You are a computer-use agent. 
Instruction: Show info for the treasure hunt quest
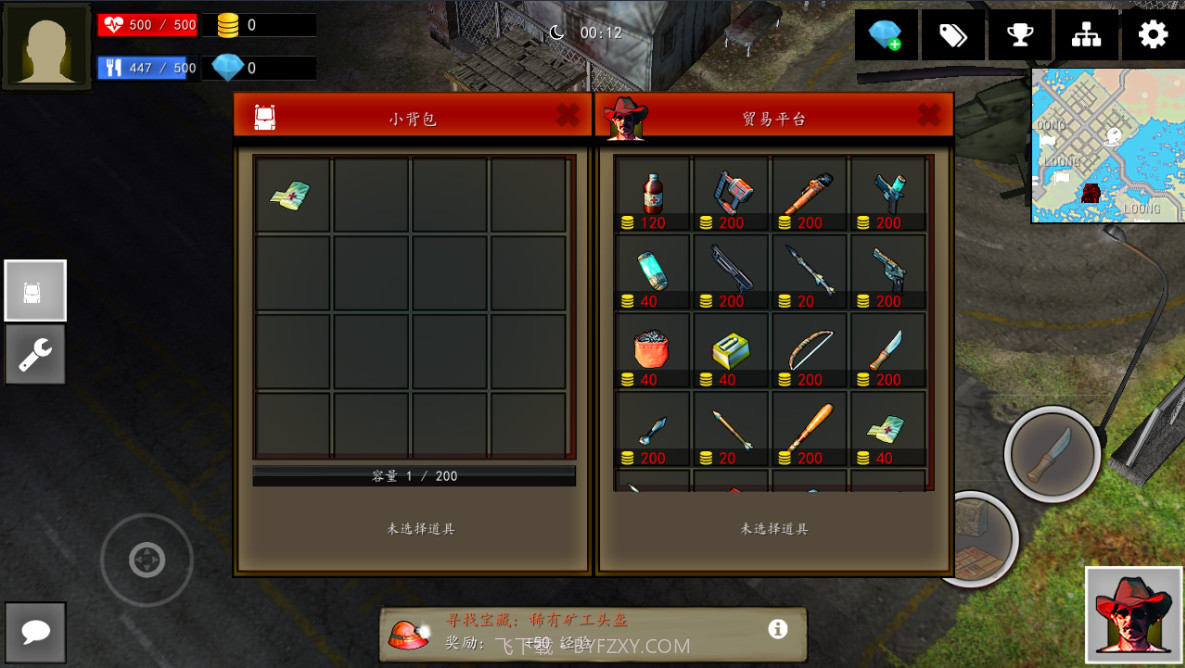(x=777, y=629)
